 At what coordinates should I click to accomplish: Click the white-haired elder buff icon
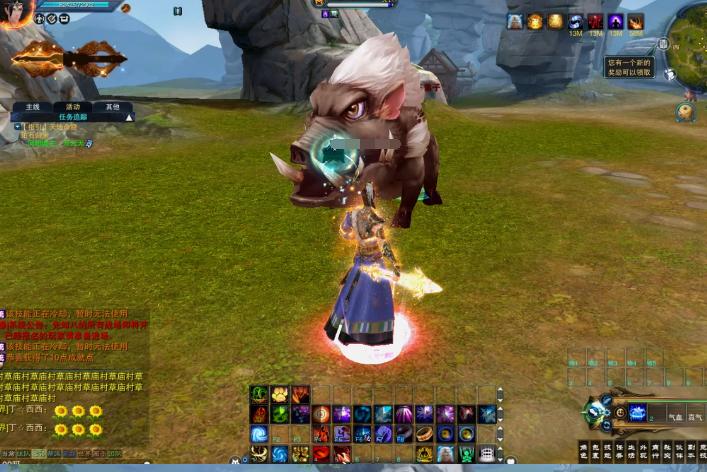click(x=515, y=21)
